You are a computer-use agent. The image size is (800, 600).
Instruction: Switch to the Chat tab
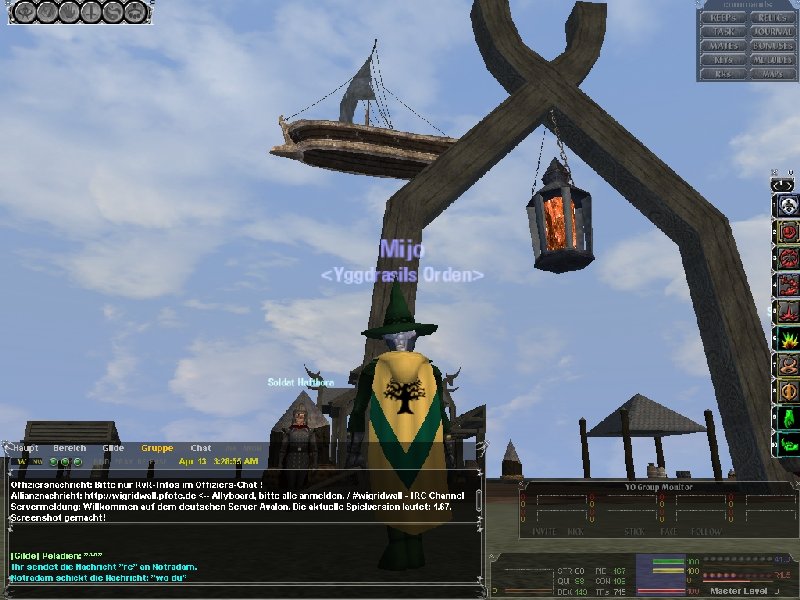pos(201,449)
